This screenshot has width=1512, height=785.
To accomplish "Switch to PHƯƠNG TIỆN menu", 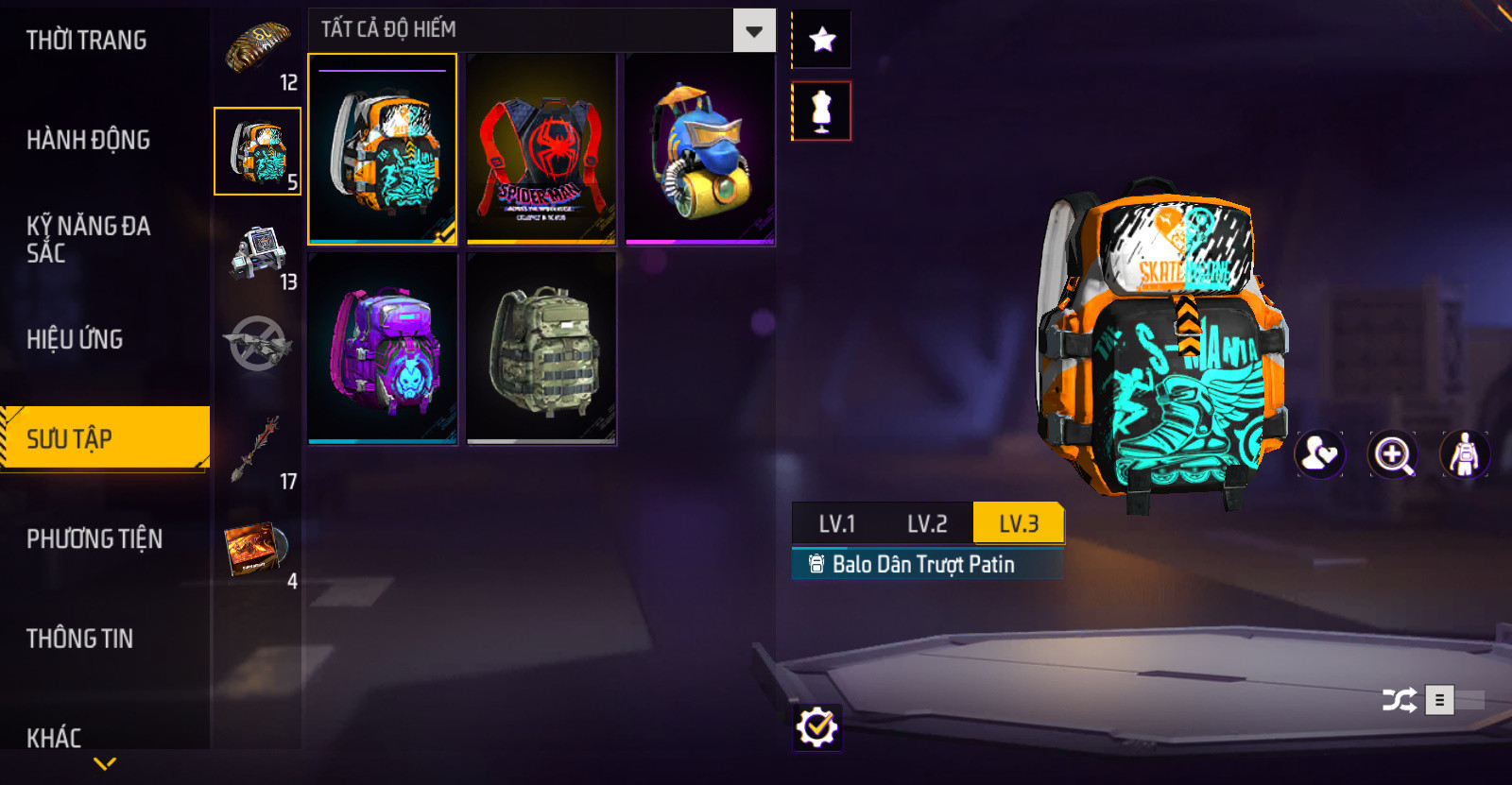I will pos(94,538).
